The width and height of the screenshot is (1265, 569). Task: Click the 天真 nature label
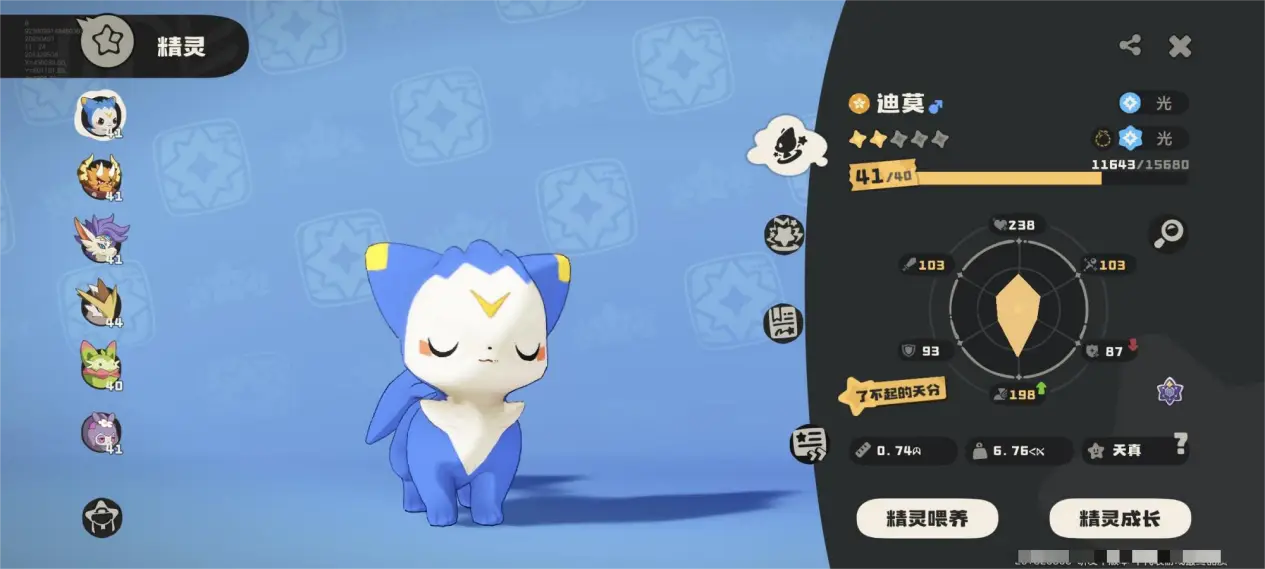click(1126, 451)
